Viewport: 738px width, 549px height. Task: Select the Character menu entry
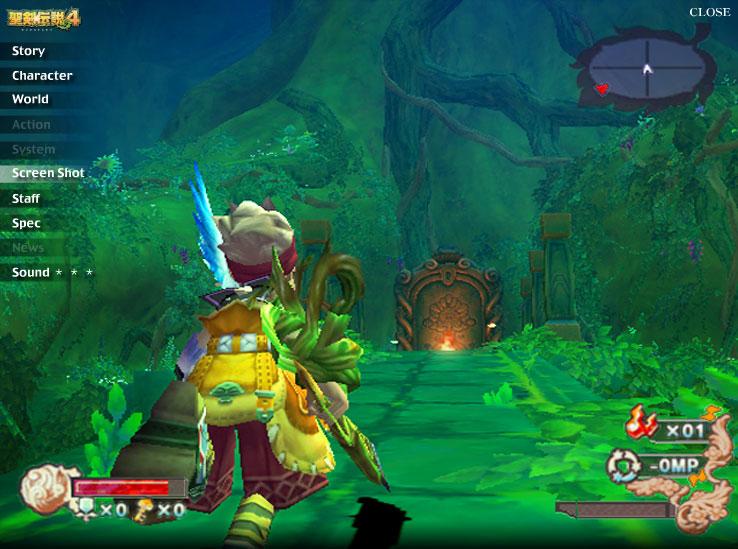[42, 76]
